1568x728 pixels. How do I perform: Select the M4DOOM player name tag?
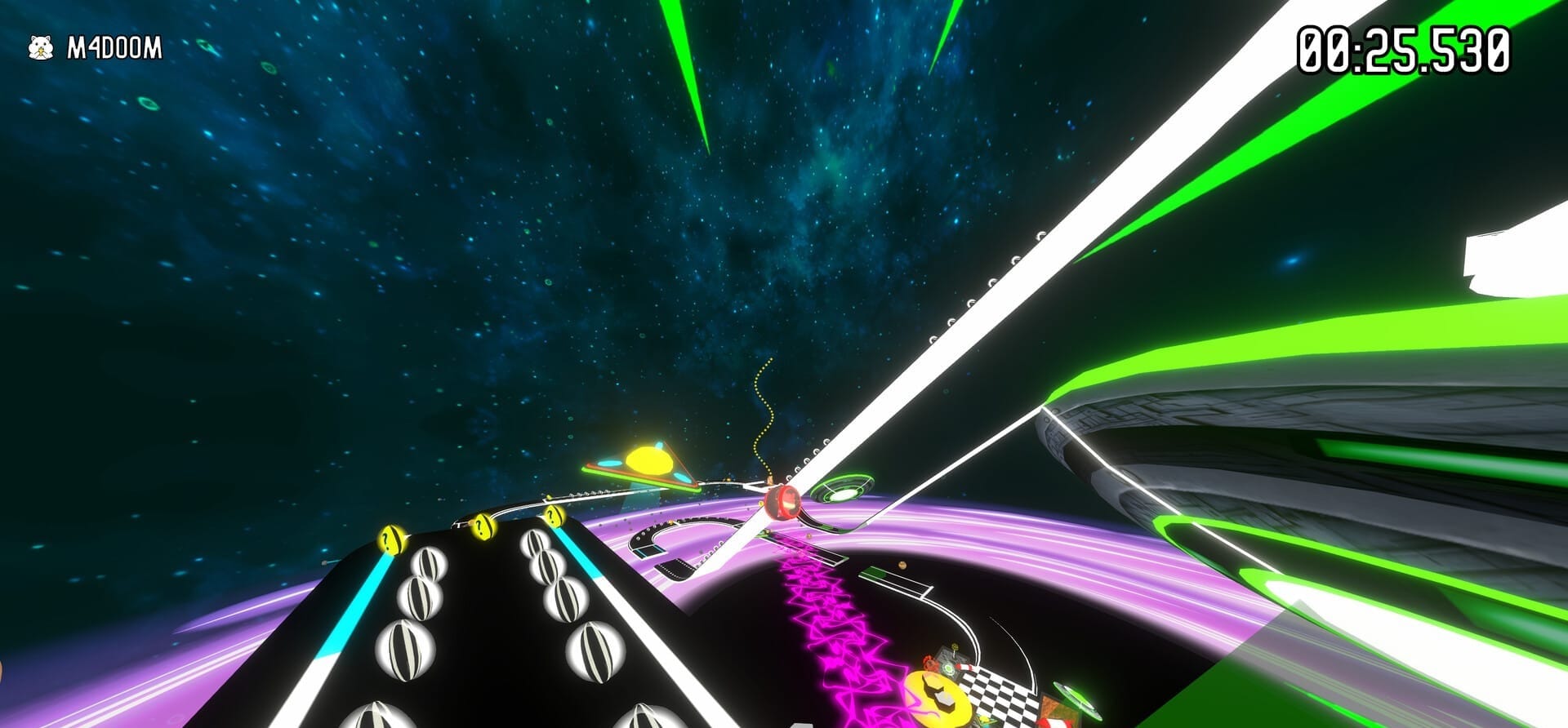click(114, 49)
